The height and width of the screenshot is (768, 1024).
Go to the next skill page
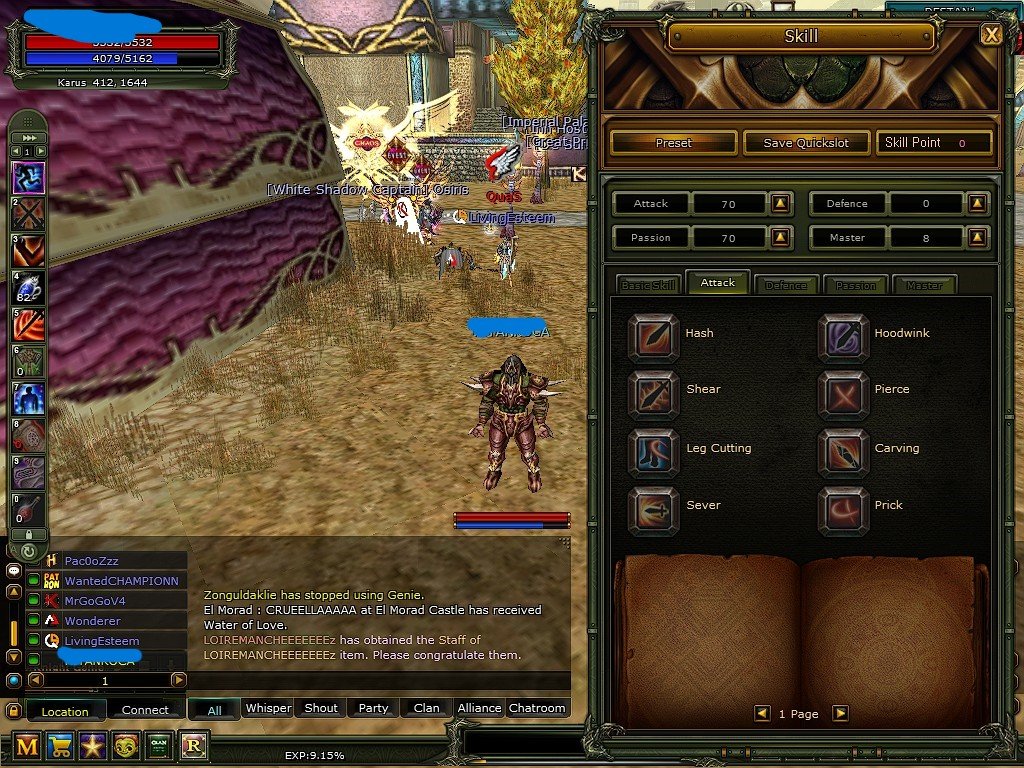click(x=841, y=713)
